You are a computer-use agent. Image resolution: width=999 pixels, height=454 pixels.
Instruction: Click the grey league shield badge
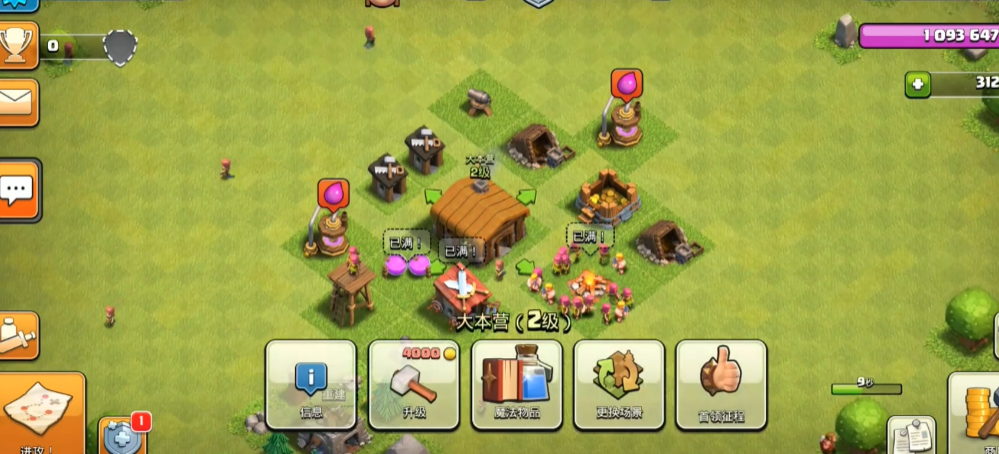[x=120, y=46]
